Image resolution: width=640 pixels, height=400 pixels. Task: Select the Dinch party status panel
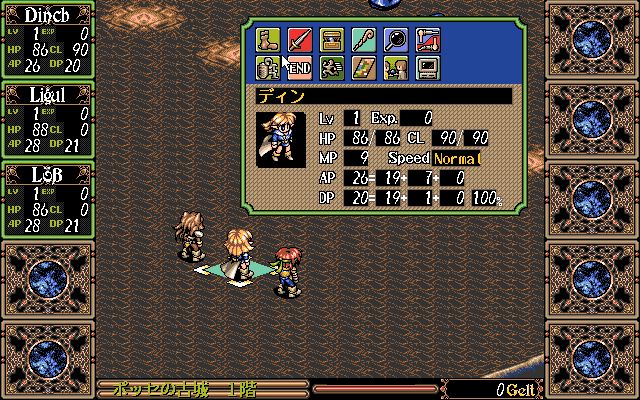click(x=47, y=39)
